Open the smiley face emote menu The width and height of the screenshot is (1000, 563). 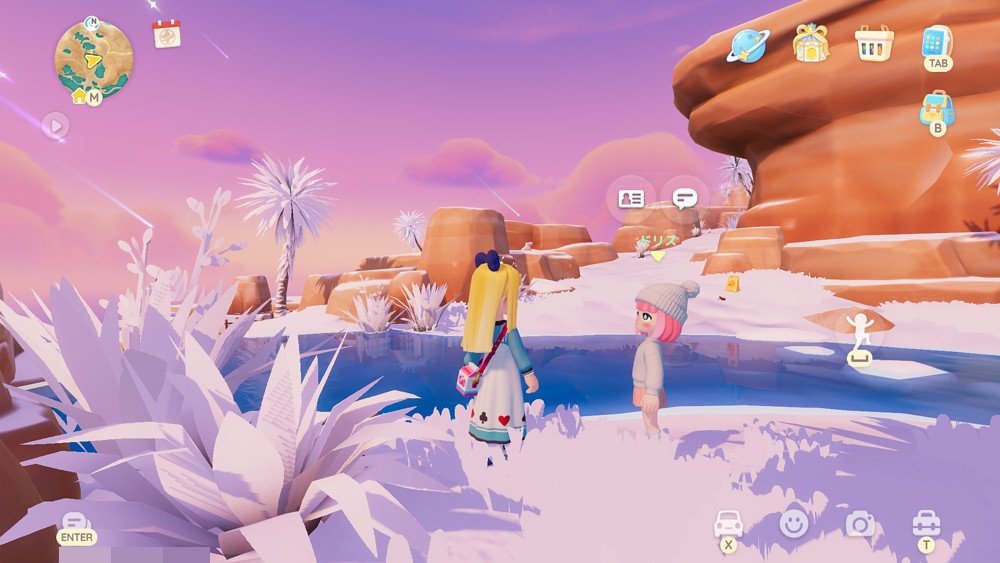tap(794, 523)
